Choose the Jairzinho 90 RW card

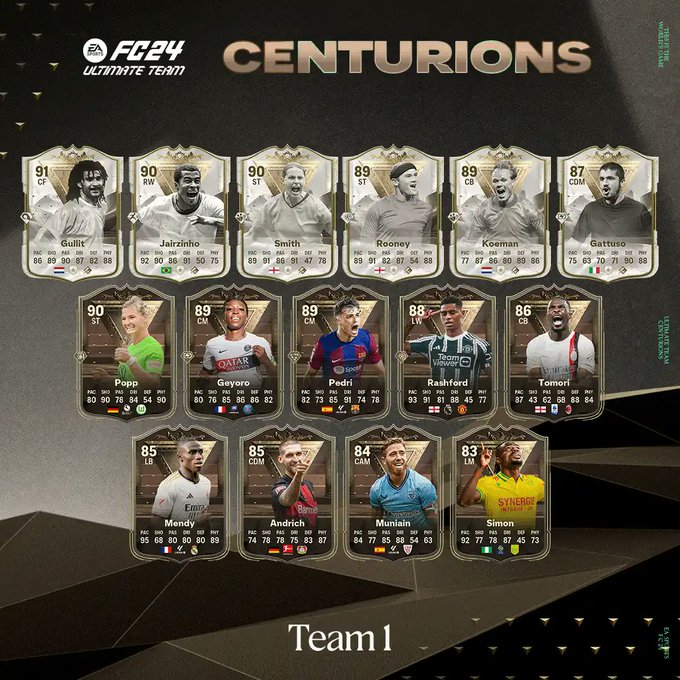[x=180, y=210]
